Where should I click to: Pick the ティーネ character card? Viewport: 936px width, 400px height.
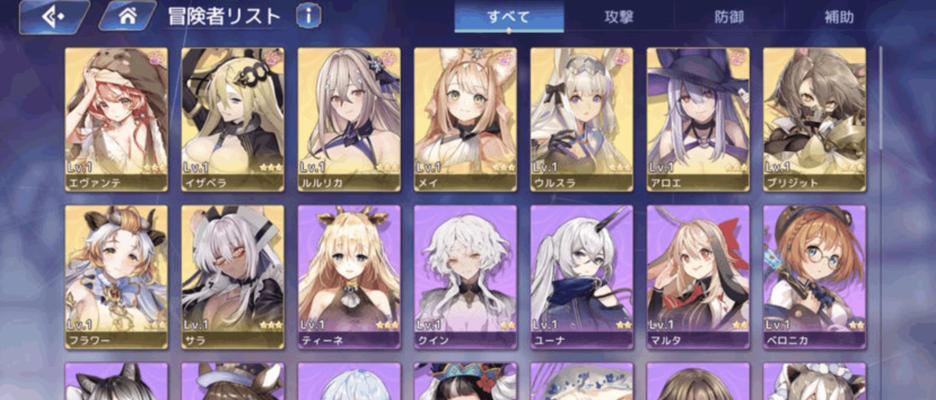tap(349, 277)
